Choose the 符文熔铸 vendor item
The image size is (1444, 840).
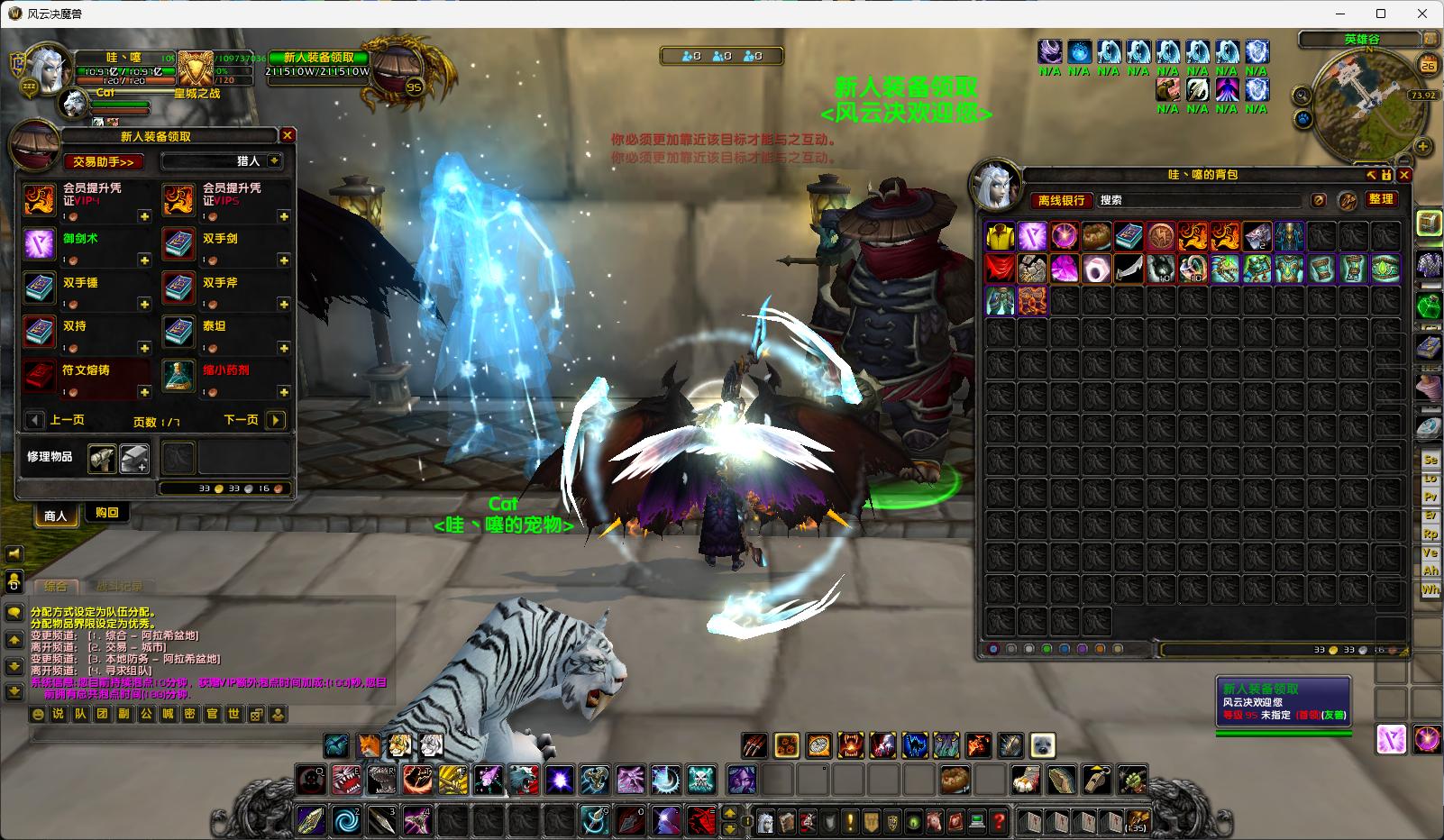click(x=40, y=376)
